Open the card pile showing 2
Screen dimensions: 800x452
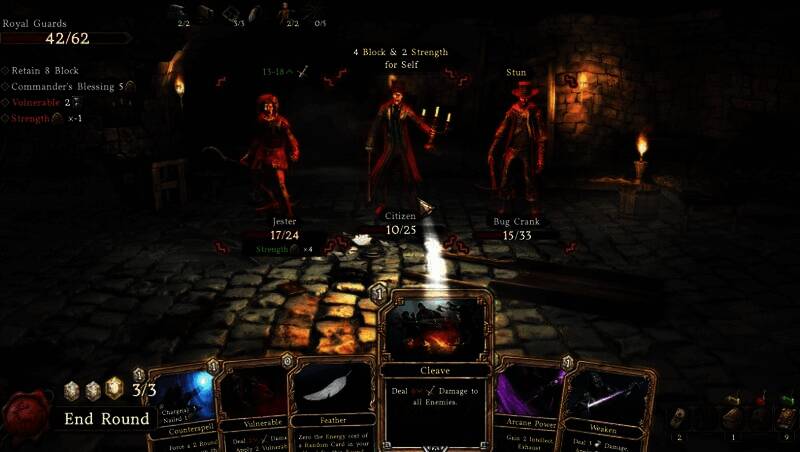[680, 418]
